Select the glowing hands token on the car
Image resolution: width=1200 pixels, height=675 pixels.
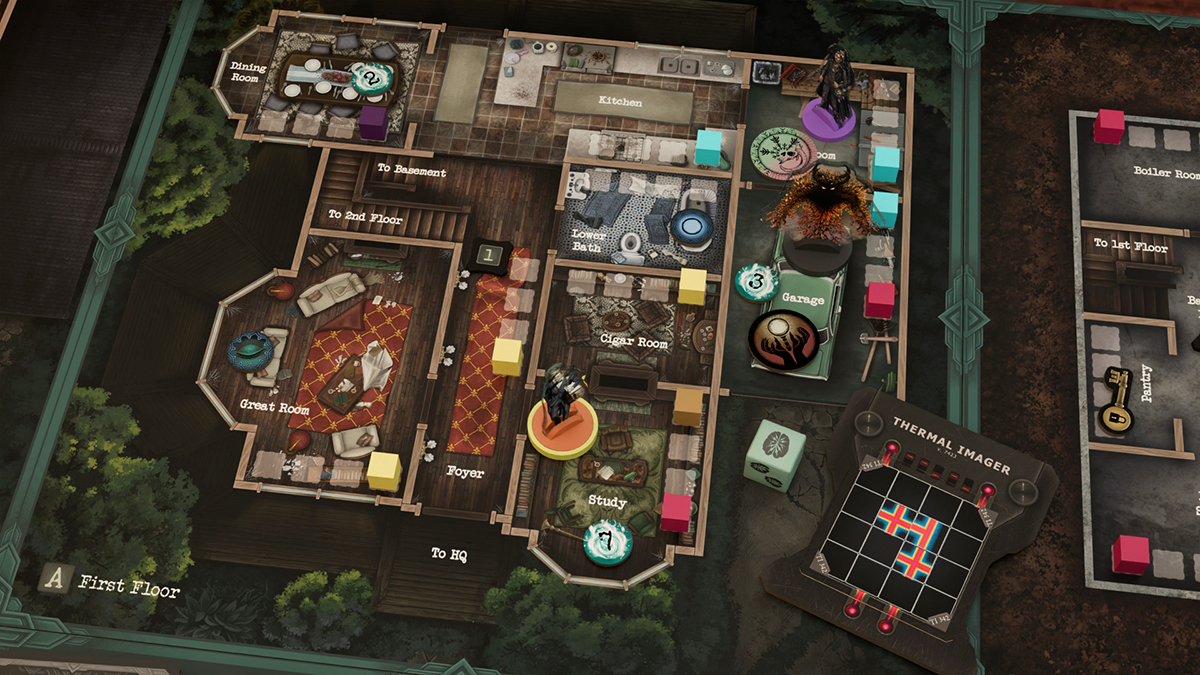point(783,340)
